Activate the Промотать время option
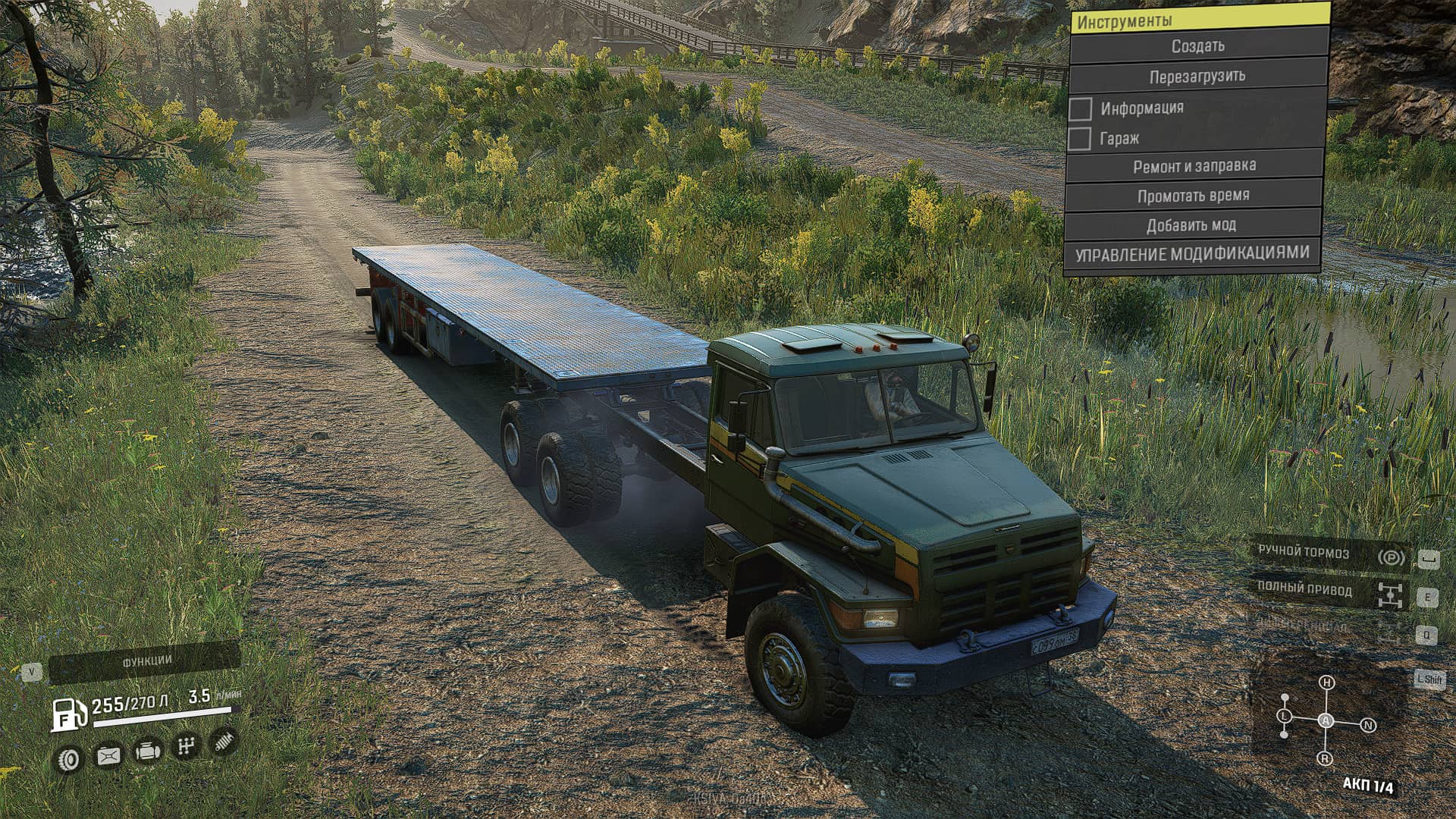The width and height of the screenshot is (1456, 819). [x=1193, y=196]
